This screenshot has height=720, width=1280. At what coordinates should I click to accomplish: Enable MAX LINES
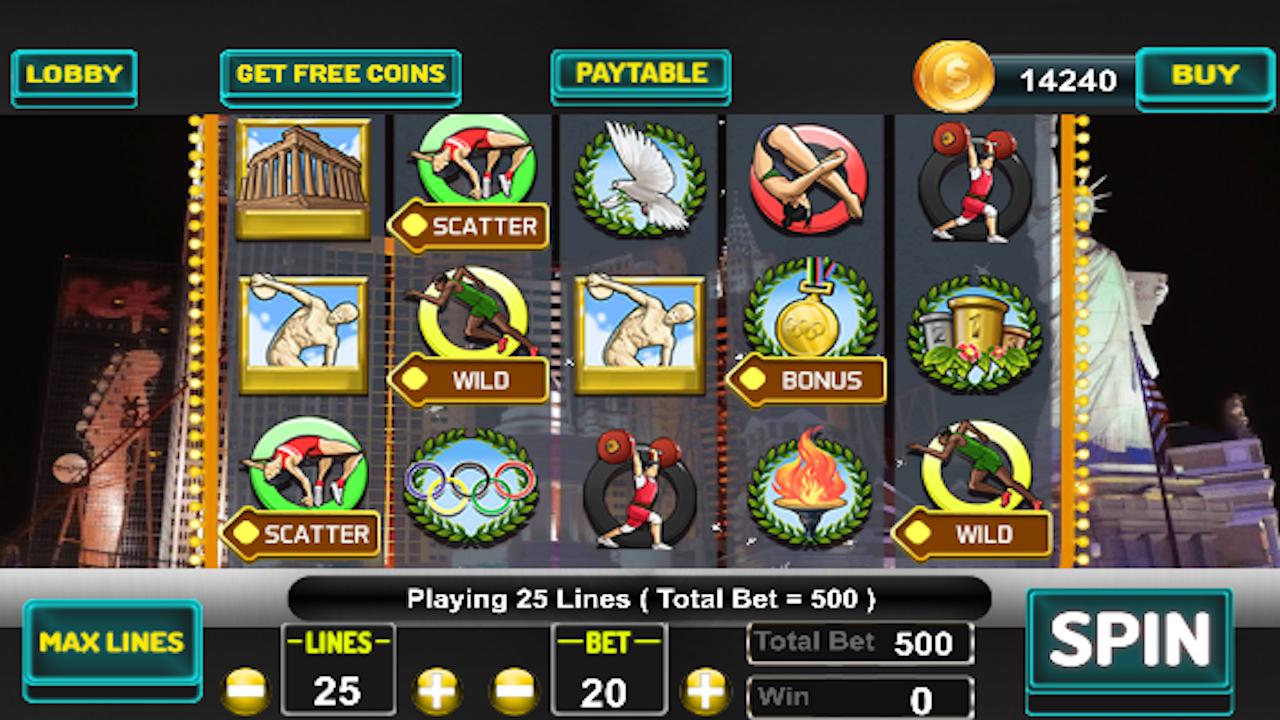click(x=112, y=643)
